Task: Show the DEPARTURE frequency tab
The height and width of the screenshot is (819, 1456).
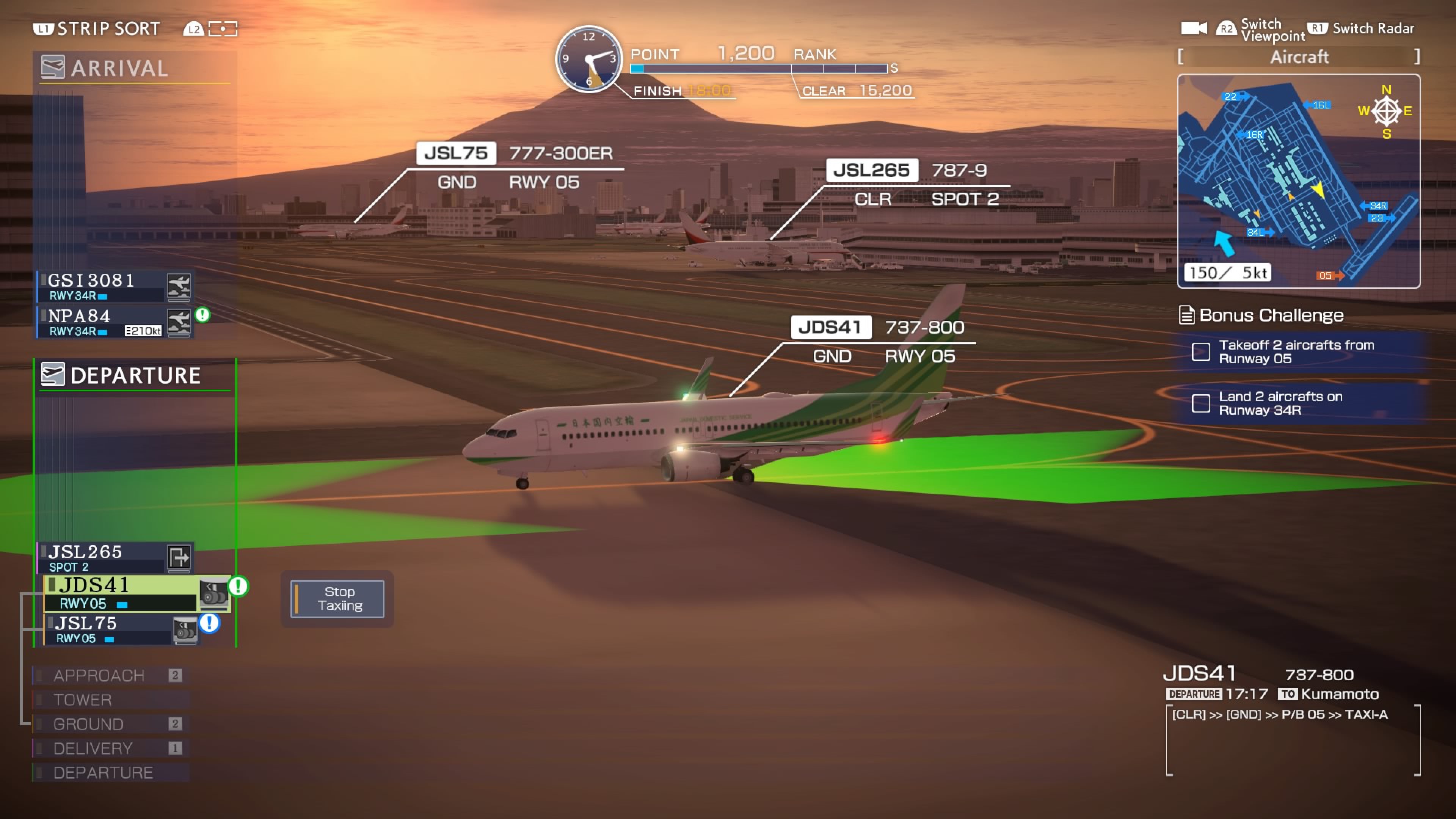Action: (x=103, y=773)
